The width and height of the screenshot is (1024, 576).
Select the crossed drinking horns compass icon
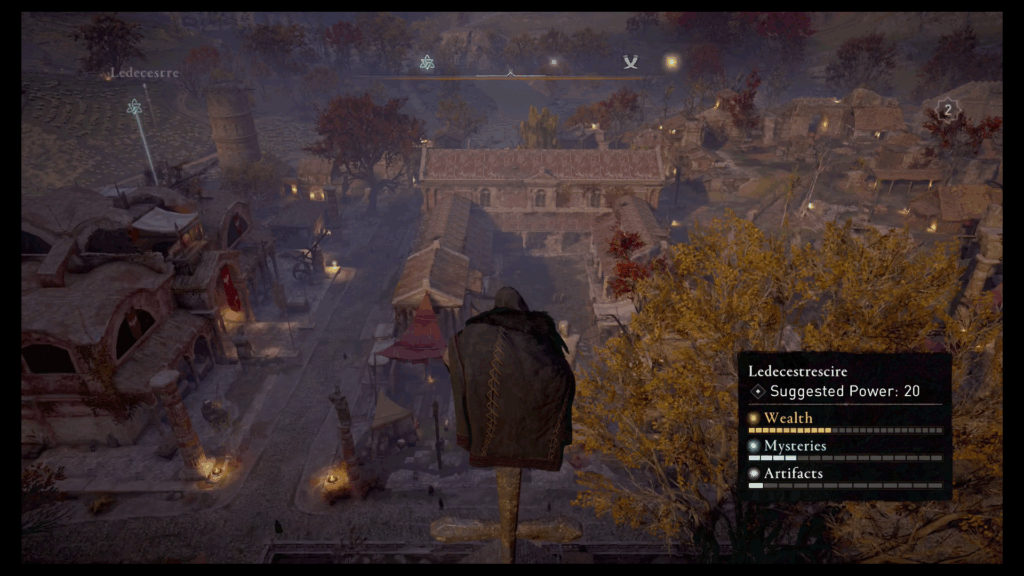click(630, 63)
